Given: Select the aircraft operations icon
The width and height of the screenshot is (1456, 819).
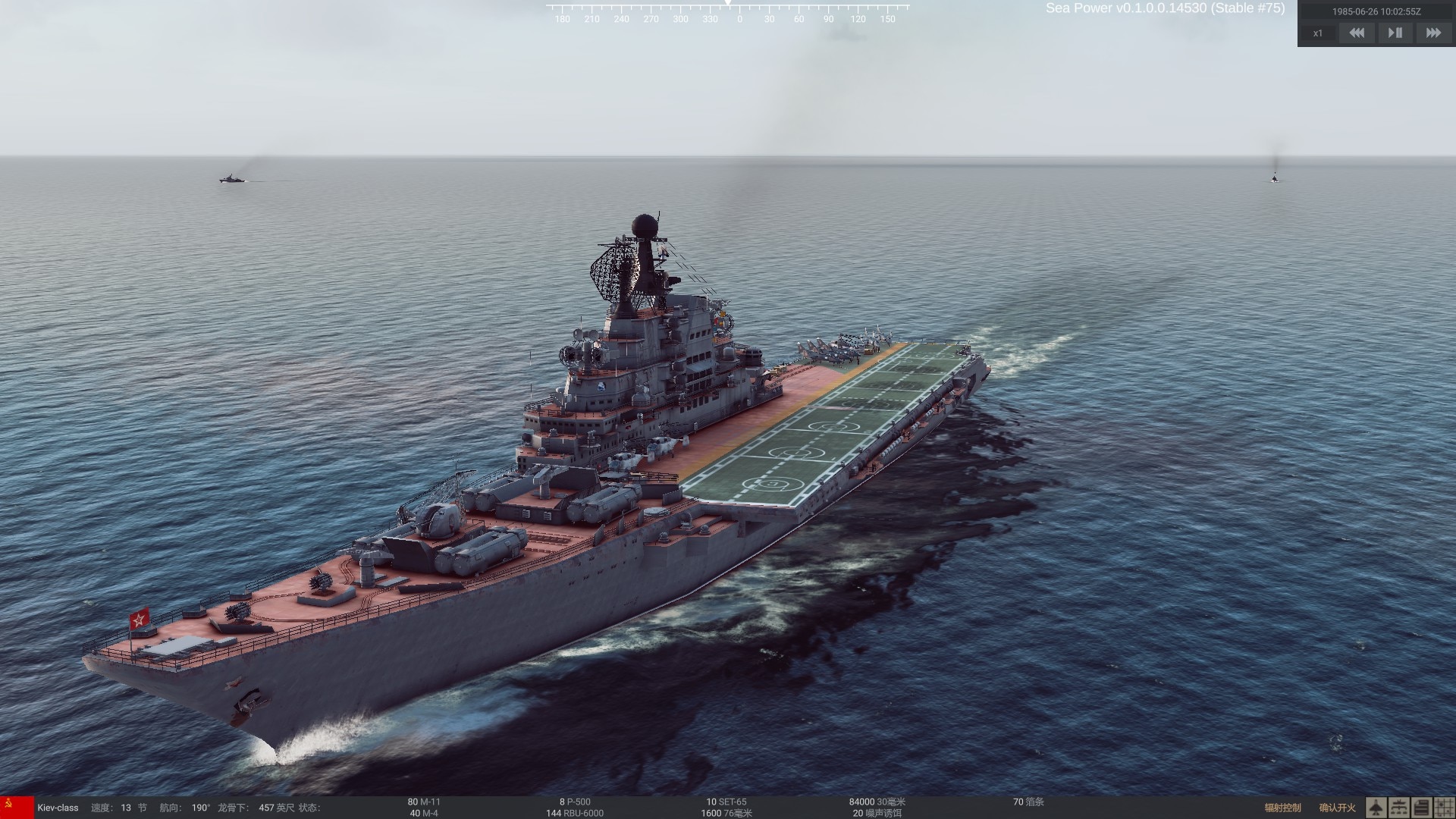Looking at the screenshot, I should tap(1376, 807).
